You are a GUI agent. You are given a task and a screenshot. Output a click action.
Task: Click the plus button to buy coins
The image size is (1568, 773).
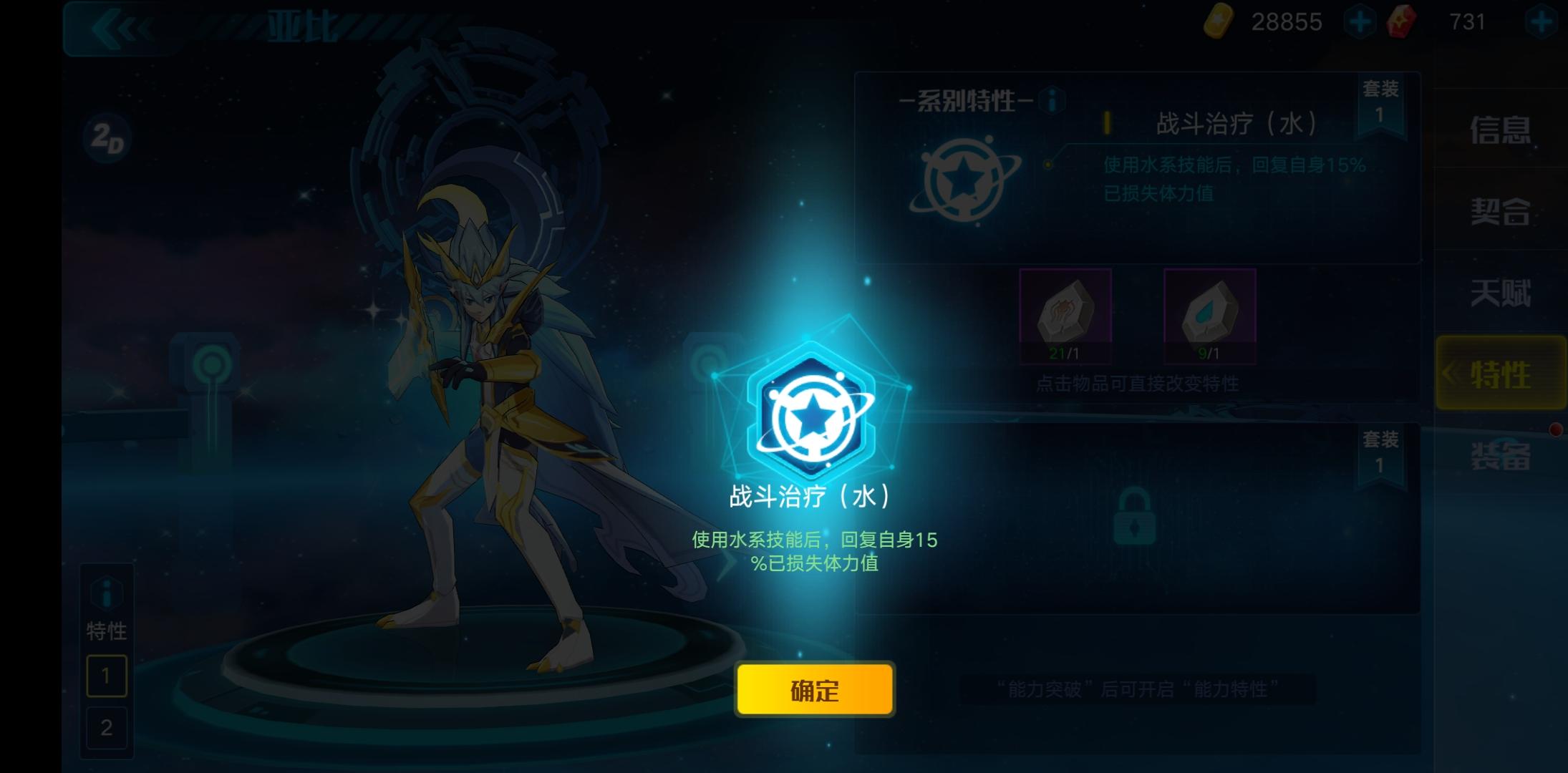pos(1359,21)
